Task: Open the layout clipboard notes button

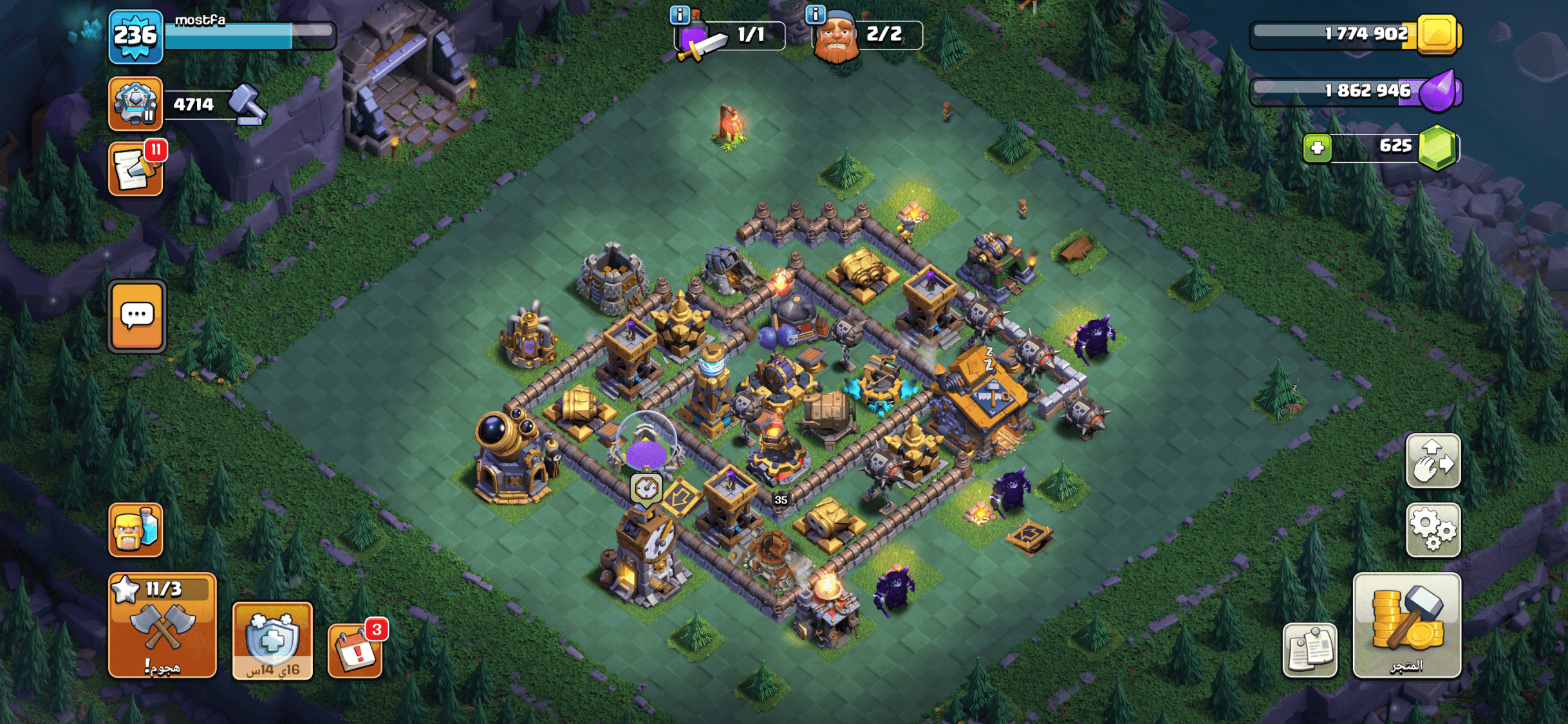Action: 1309,649
